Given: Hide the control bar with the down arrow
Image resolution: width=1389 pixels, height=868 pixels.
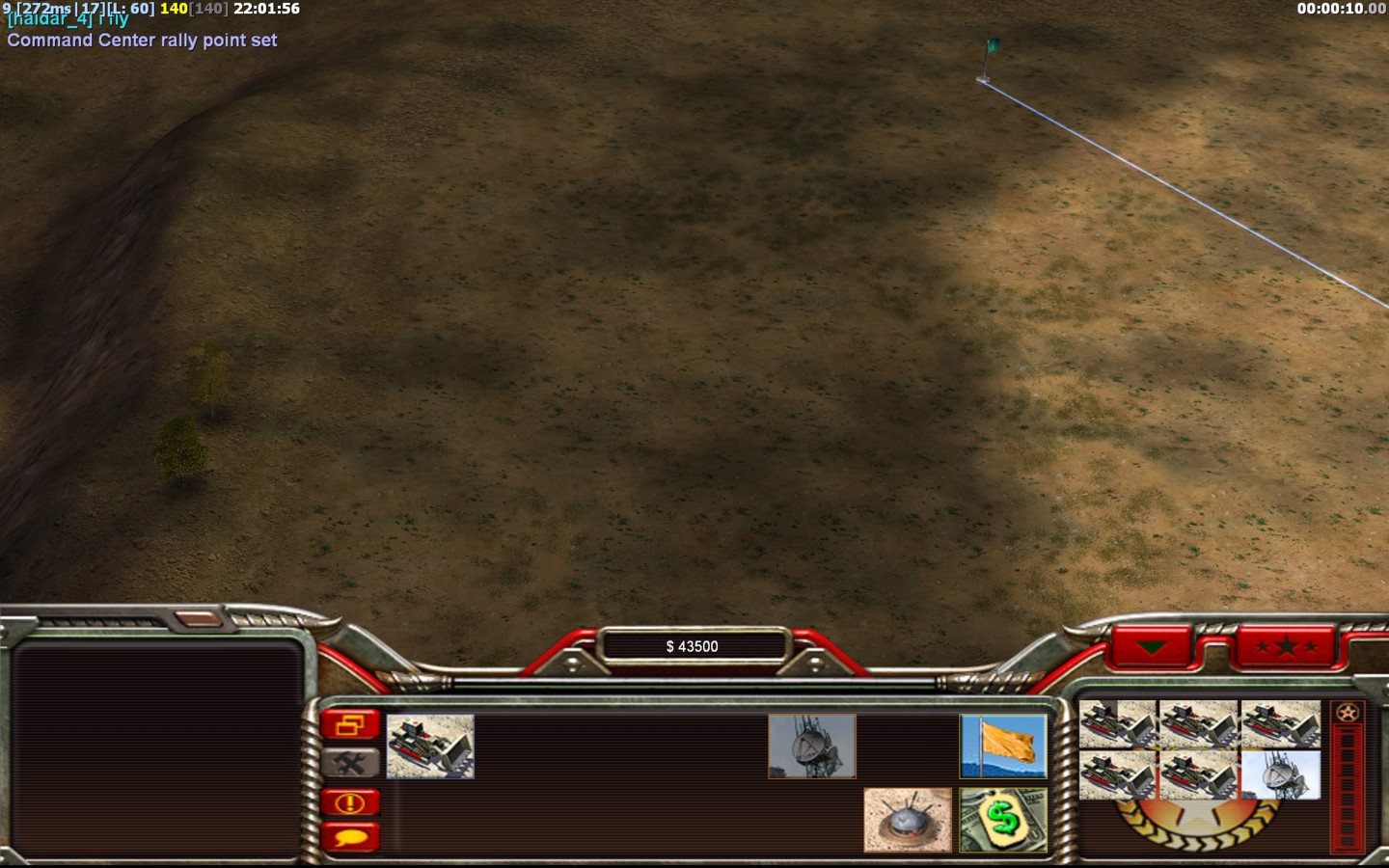Looking at the screenshot, I should pos(1152,646).
